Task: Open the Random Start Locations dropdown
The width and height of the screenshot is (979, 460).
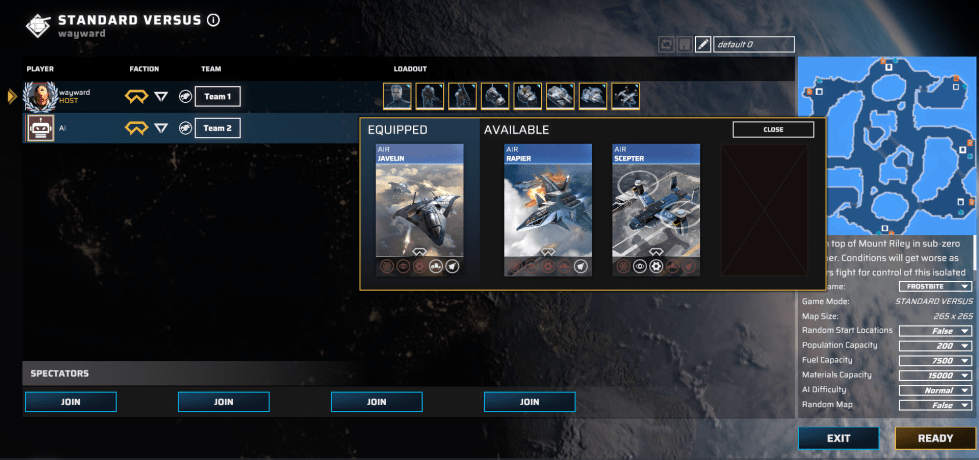Action: coord(935,331)
